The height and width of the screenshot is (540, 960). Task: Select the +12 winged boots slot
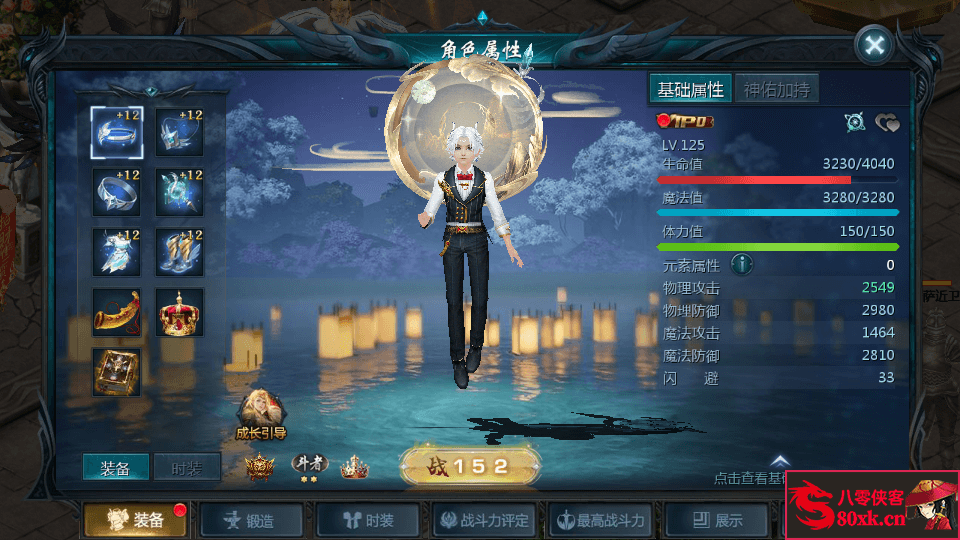pos(180,252)
